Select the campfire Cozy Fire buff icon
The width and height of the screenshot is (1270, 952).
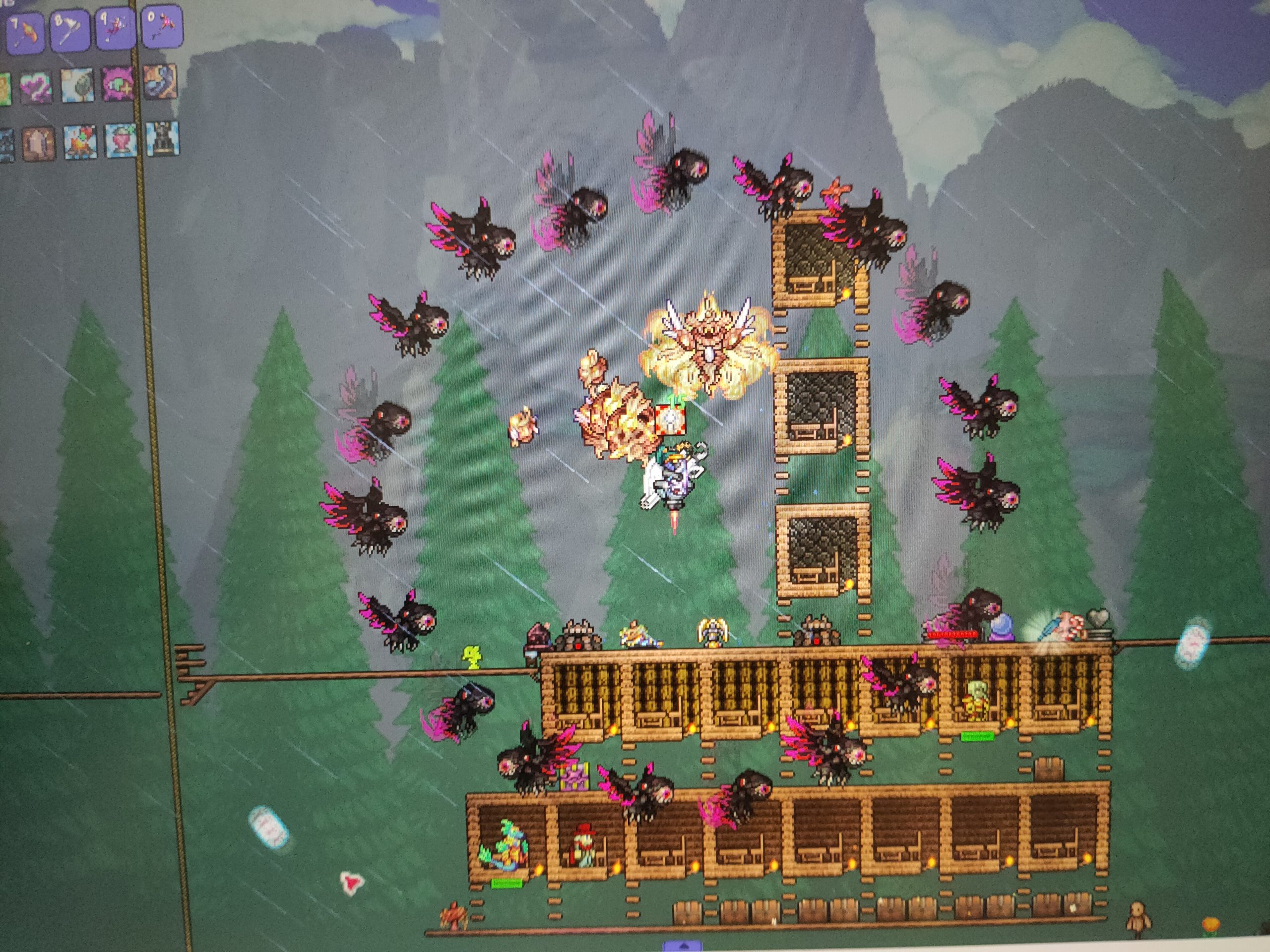(x=80, y=142)
